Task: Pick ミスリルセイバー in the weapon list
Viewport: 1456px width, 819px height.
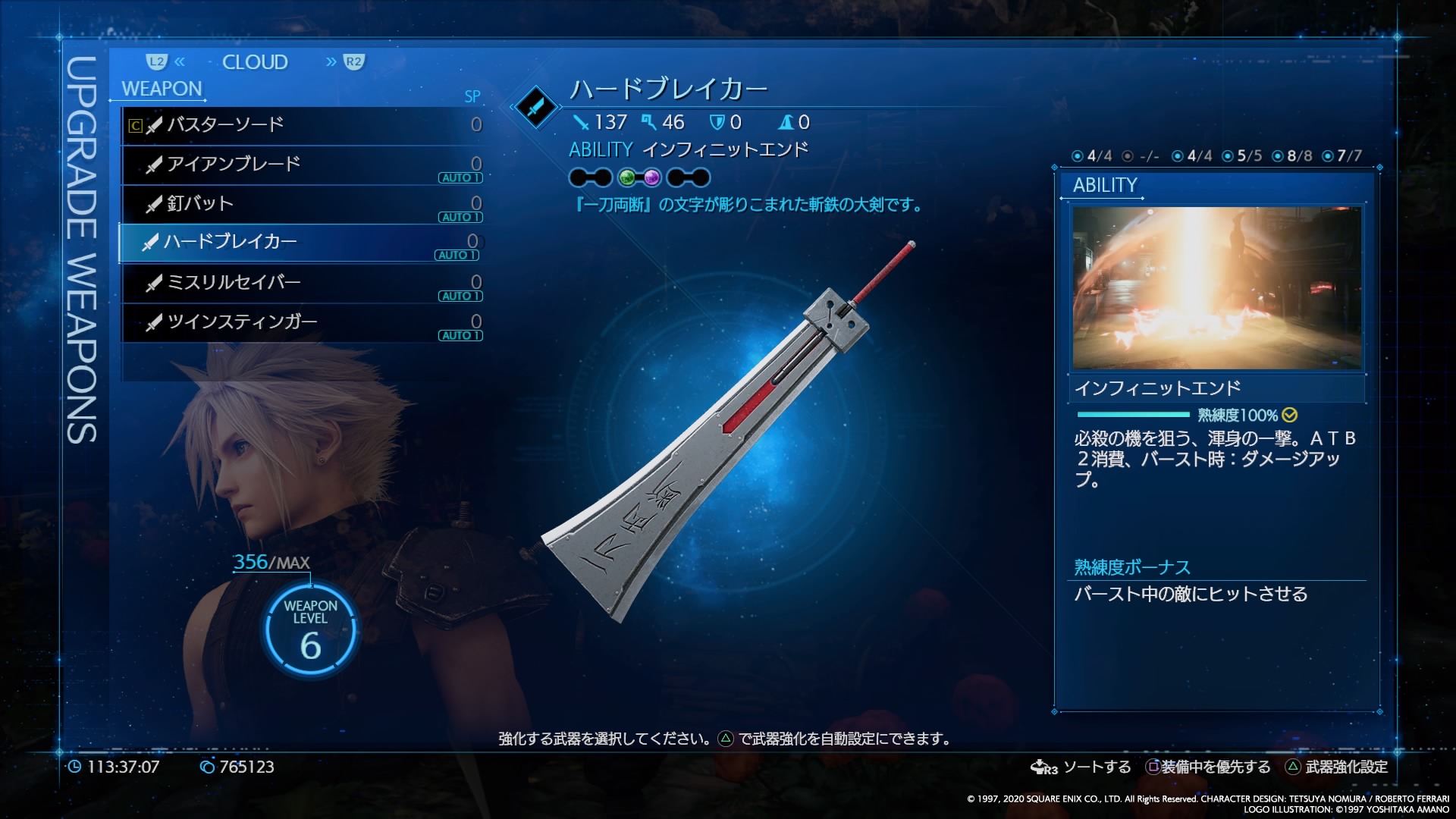Action: (302, 283)
